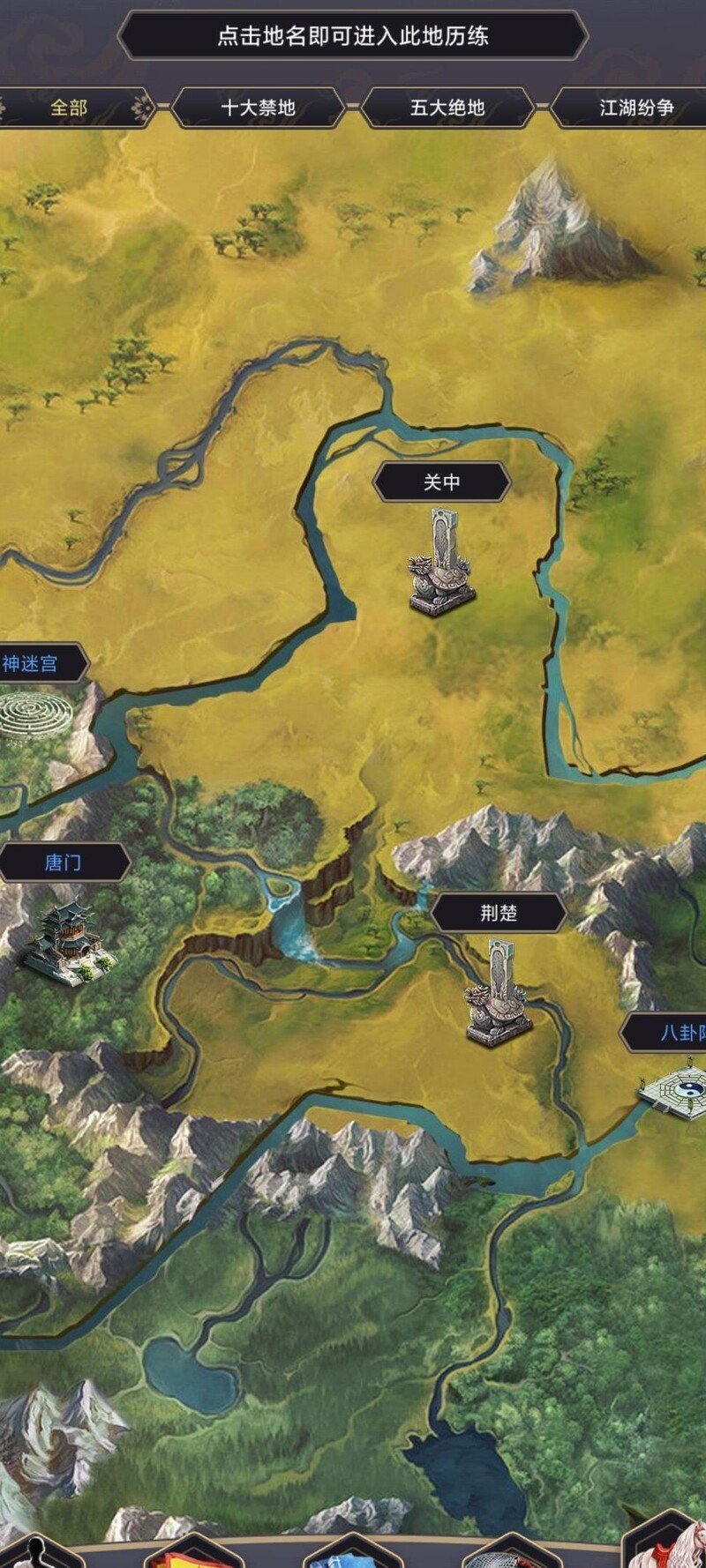Tap the black silhouette figure icon
This screenshot has height=1568, width=706.
pos(35,1554)
